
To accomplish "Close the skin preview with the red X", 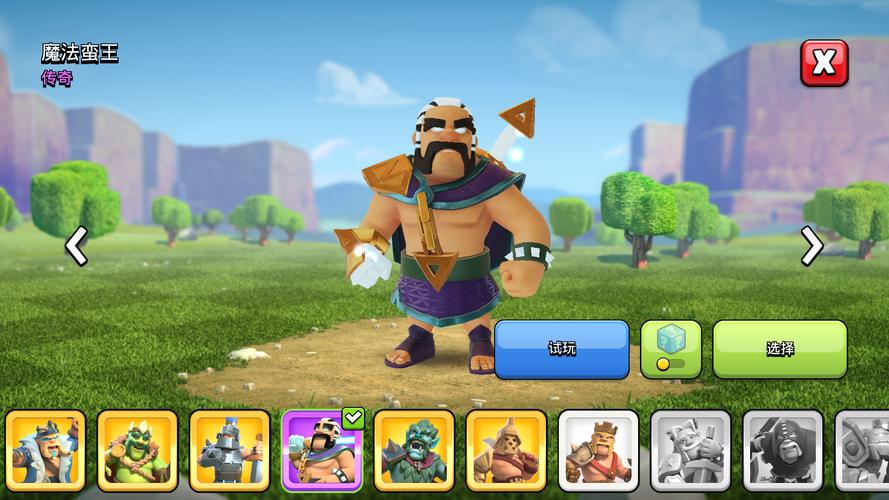I will point(823,63).
